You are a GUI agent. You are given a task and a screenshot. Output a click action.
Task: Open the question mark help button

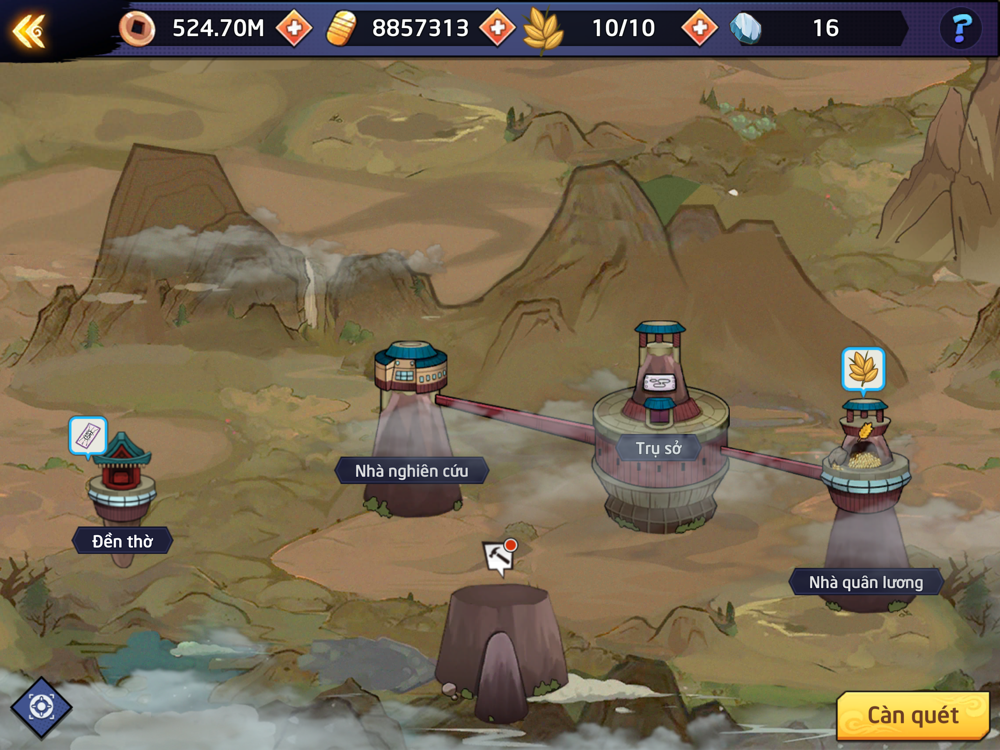[962, 28]
